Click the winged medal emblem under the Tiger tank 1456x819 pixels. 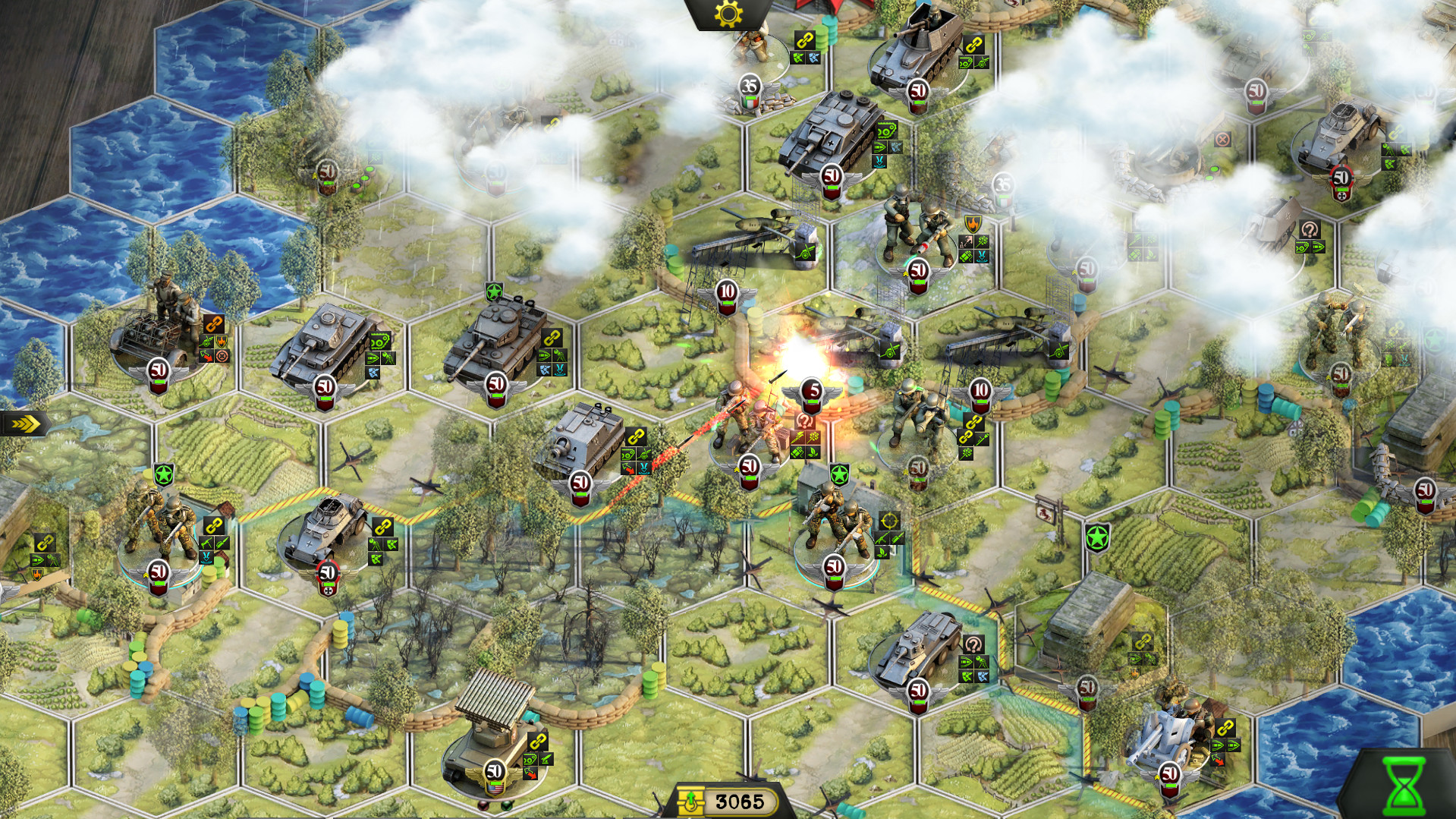coord(496,383)
